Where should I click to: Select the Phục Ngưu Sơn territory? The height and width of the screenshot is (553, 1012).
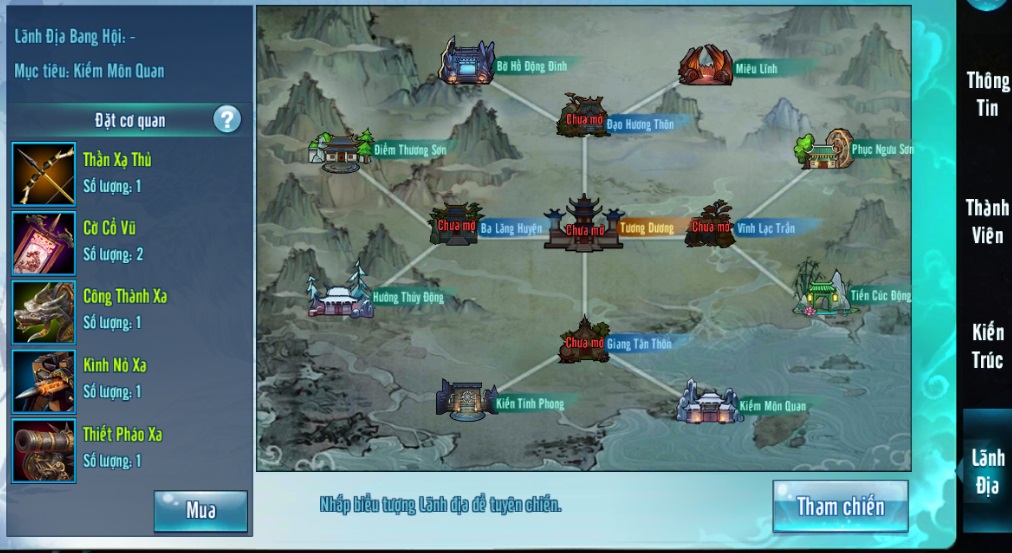(824, 150)
